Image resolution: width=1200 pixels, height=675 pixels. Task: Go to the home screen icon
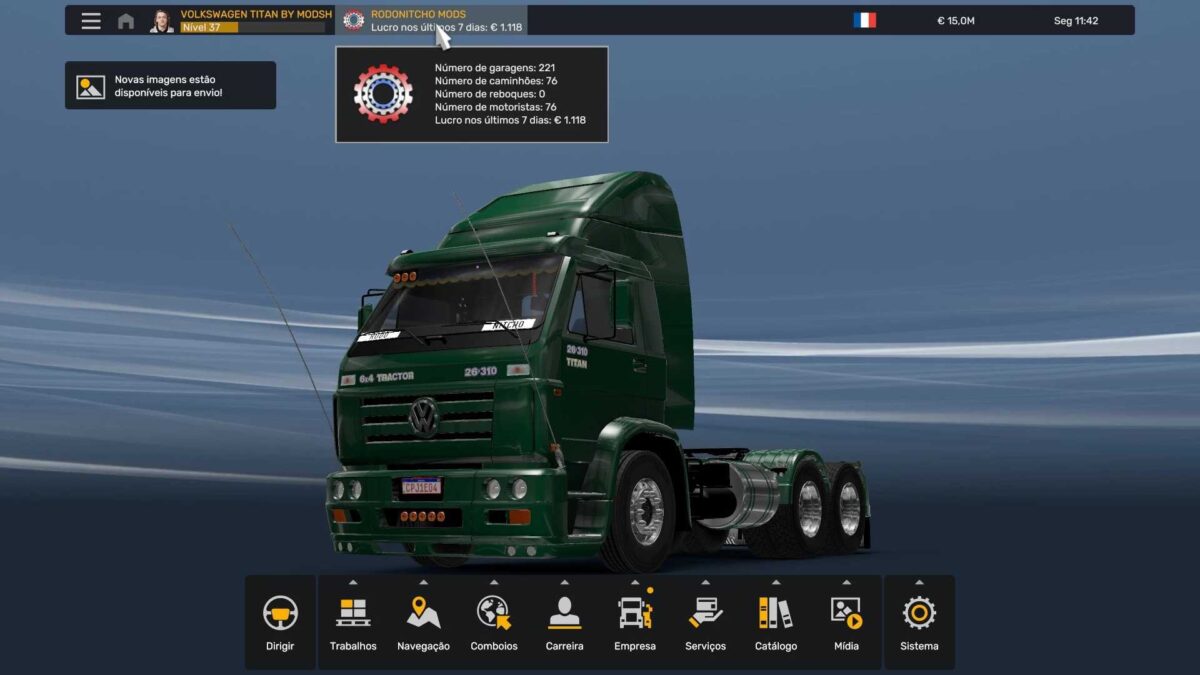126,21
